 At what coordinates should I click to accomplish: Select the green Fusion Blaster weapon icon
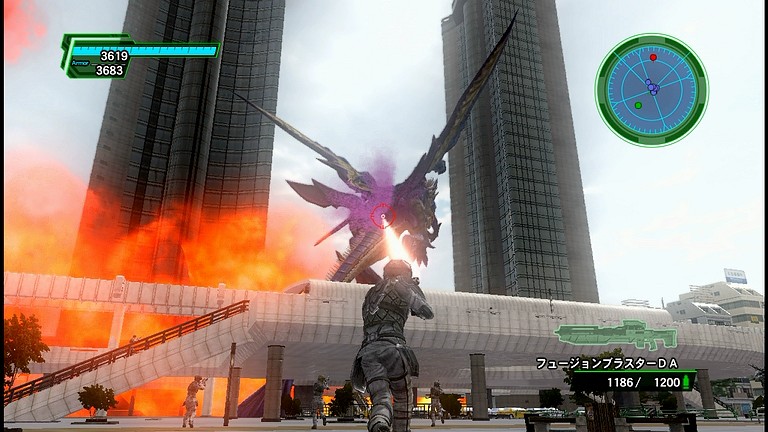click(x=615, y=335)
